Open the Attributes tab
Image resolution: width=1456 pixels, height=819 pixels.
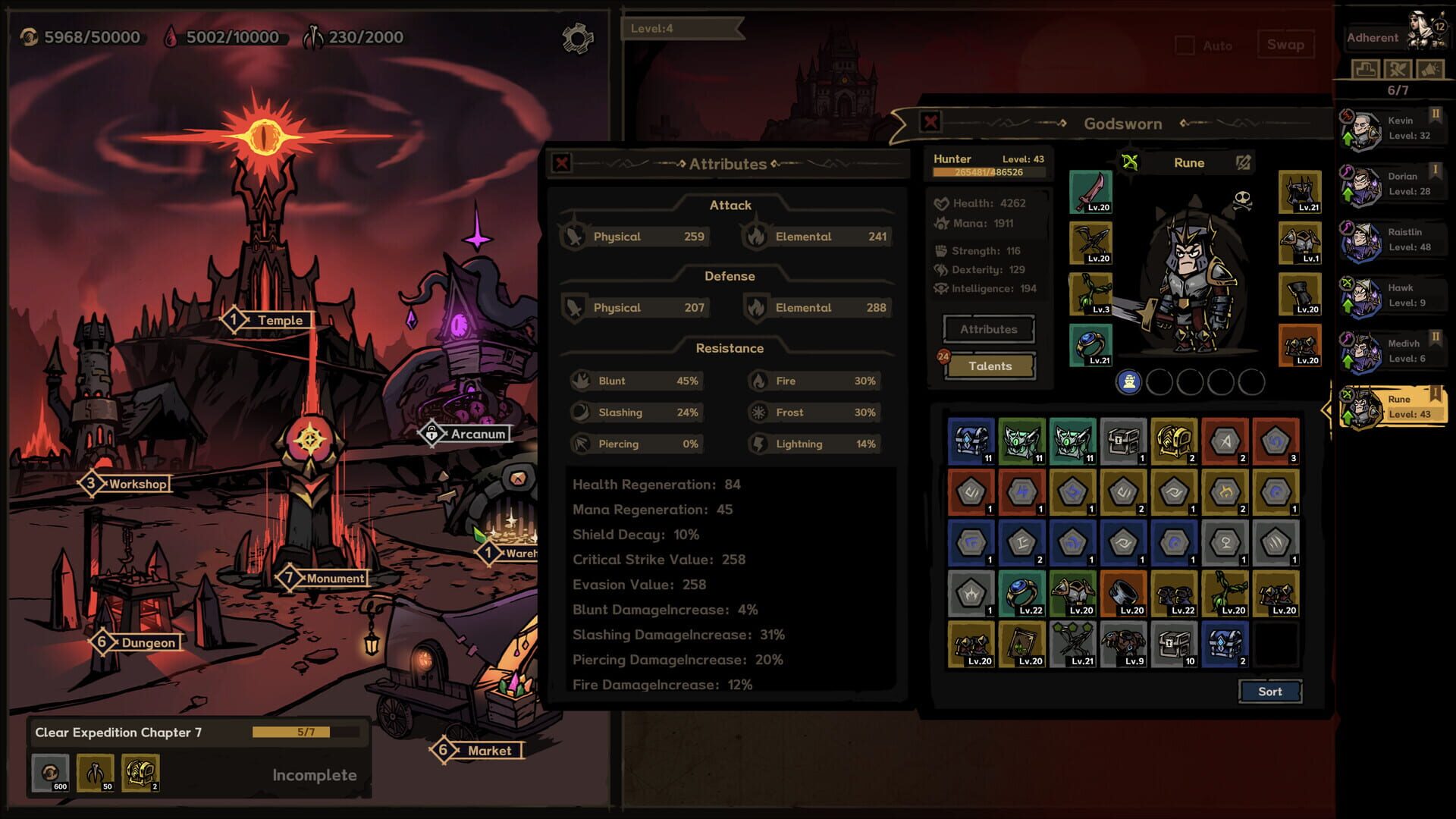click(987, 328)
